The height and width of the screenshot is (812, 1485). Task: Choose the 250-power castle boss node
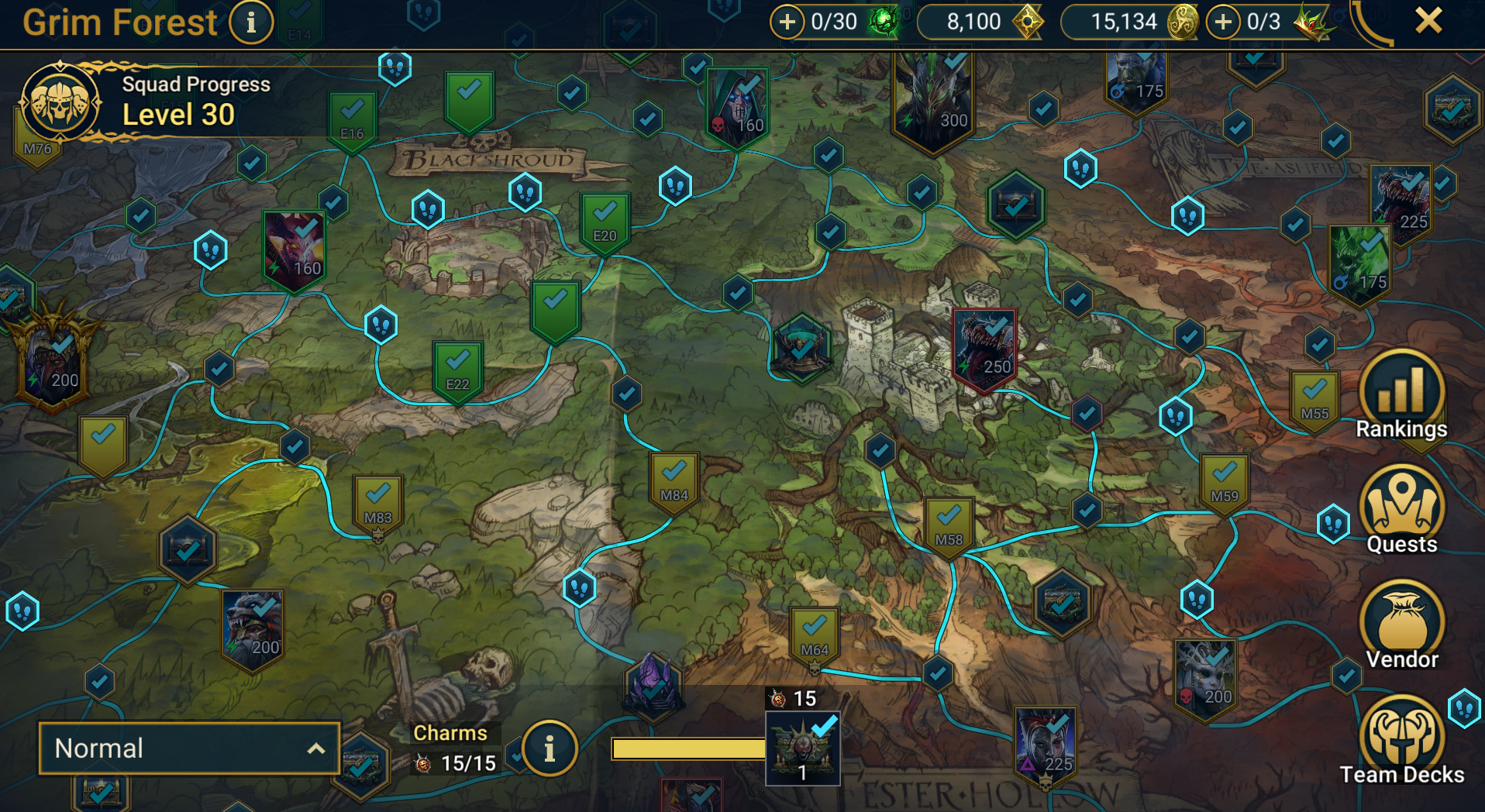pos(984,349)
